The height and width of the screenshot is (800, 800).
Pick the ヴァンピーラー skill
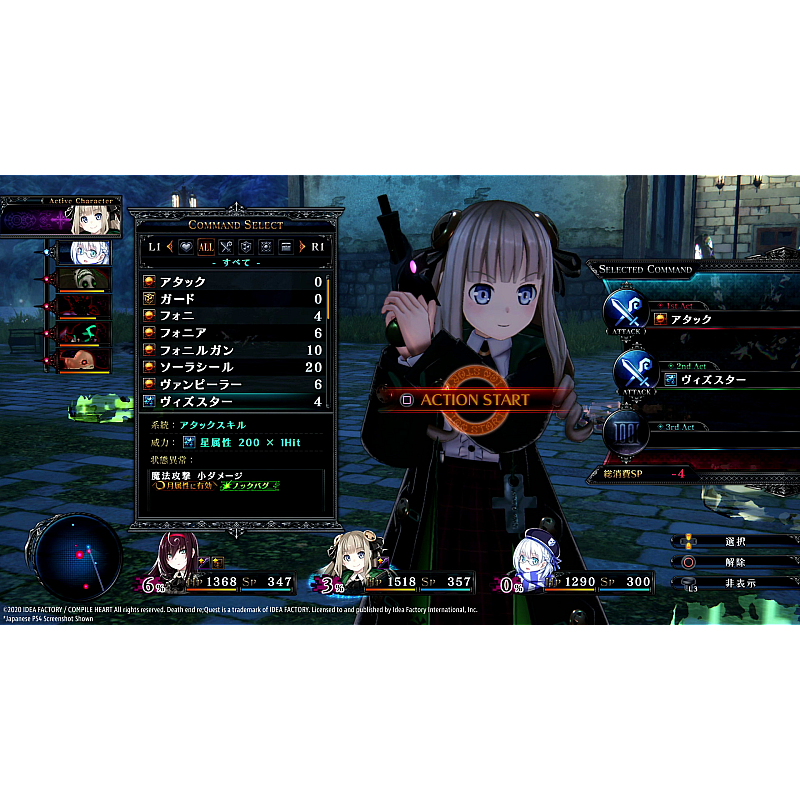[x=232, y=384]
